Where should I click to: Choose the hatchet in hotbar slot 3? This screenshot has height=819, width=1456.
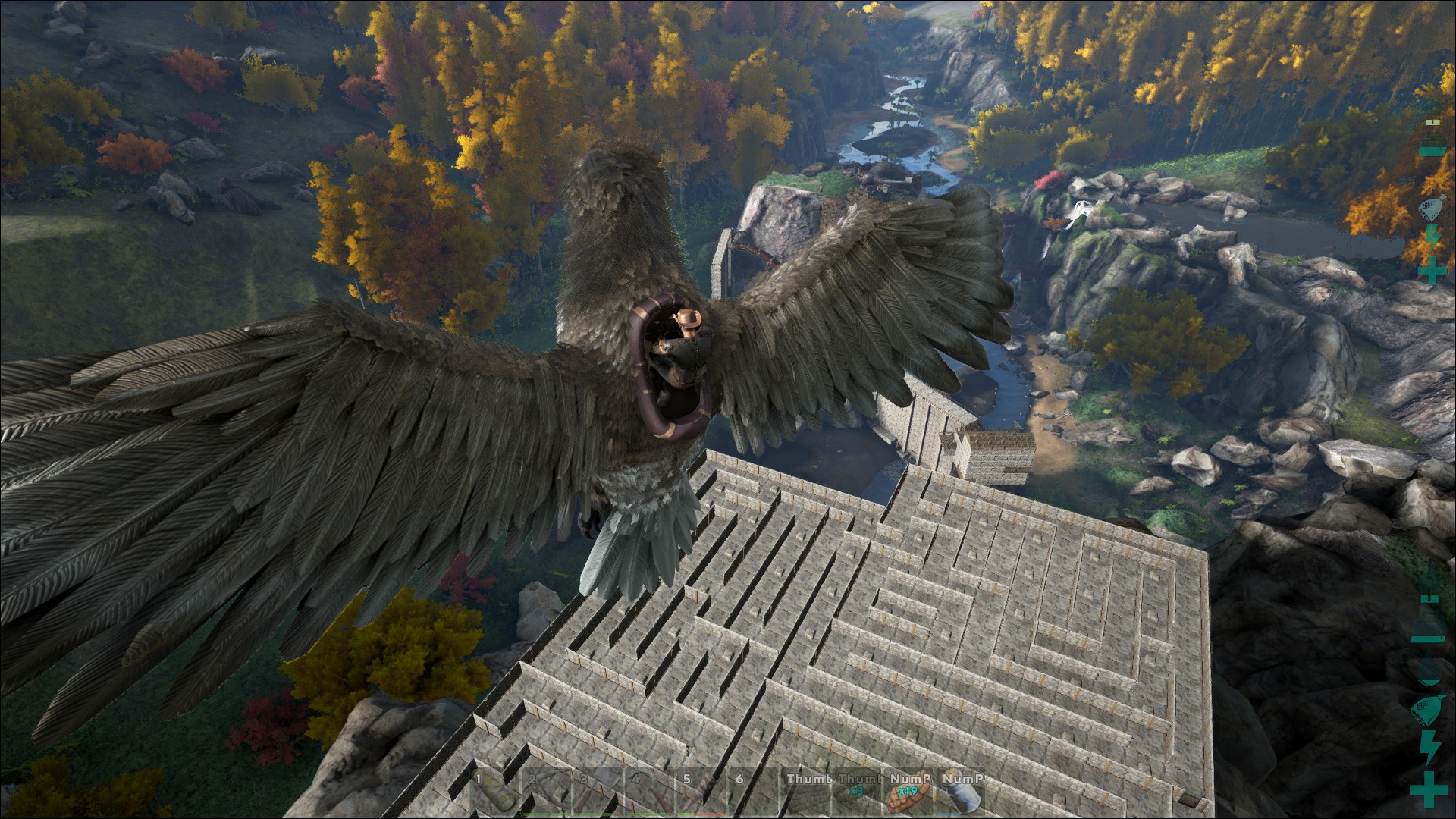598,793
